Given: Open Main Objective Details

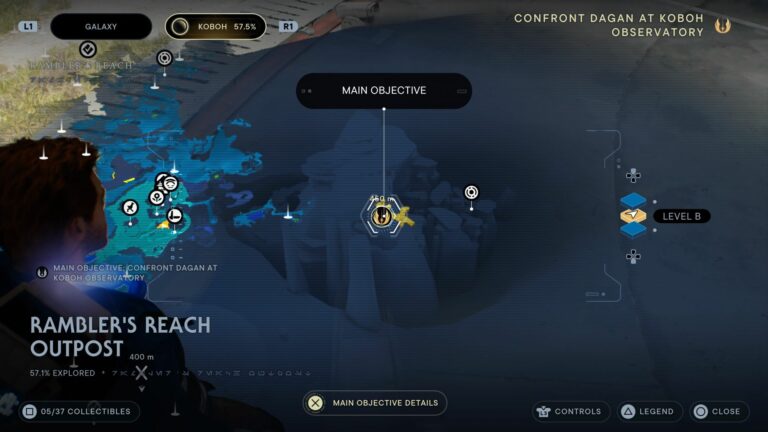Looking at the screenshot, I should coord(375,403).
